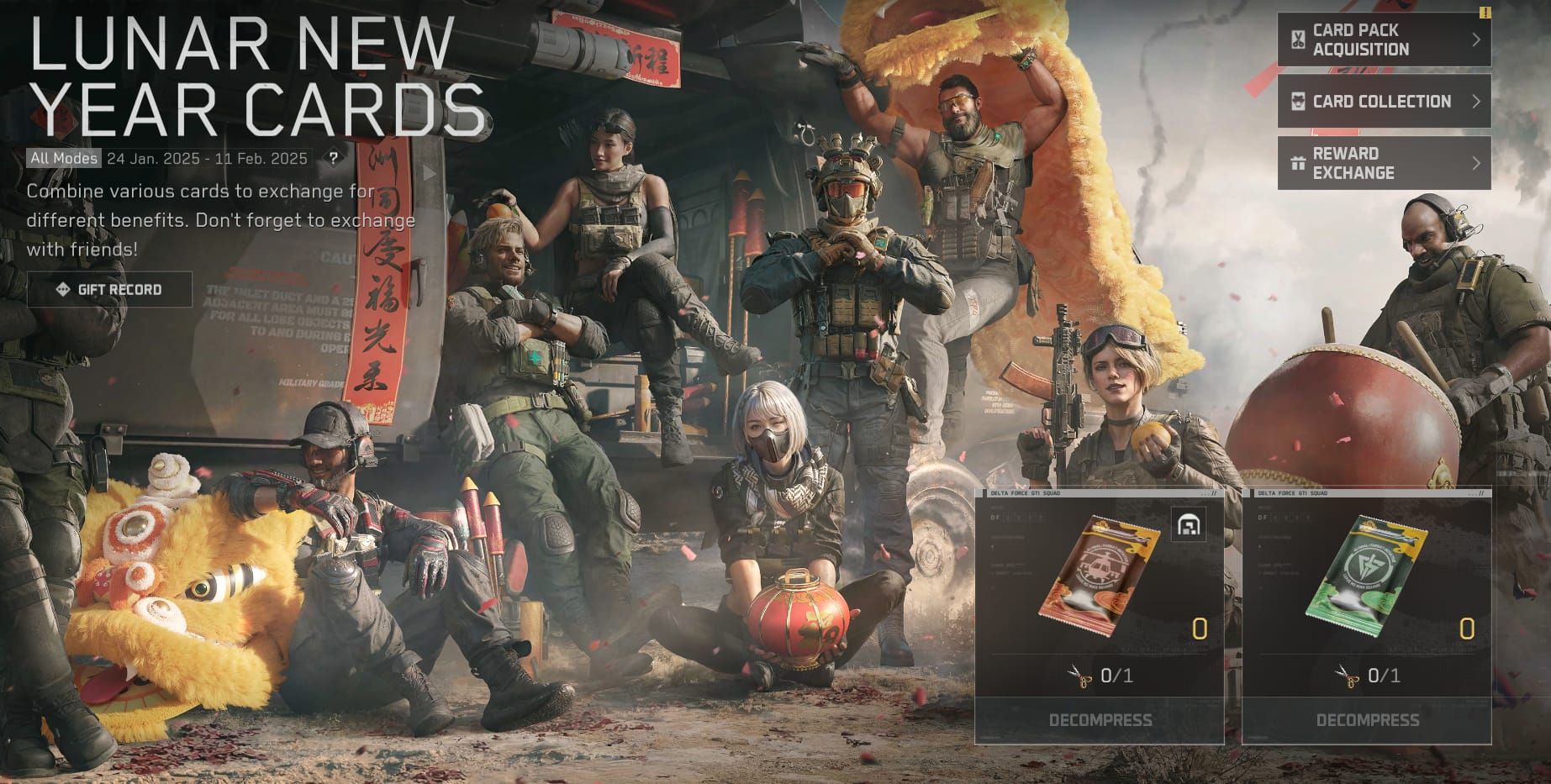Decompress the orange card pack
Viewport: 1551px width, 784px height.
(1100, 720)
